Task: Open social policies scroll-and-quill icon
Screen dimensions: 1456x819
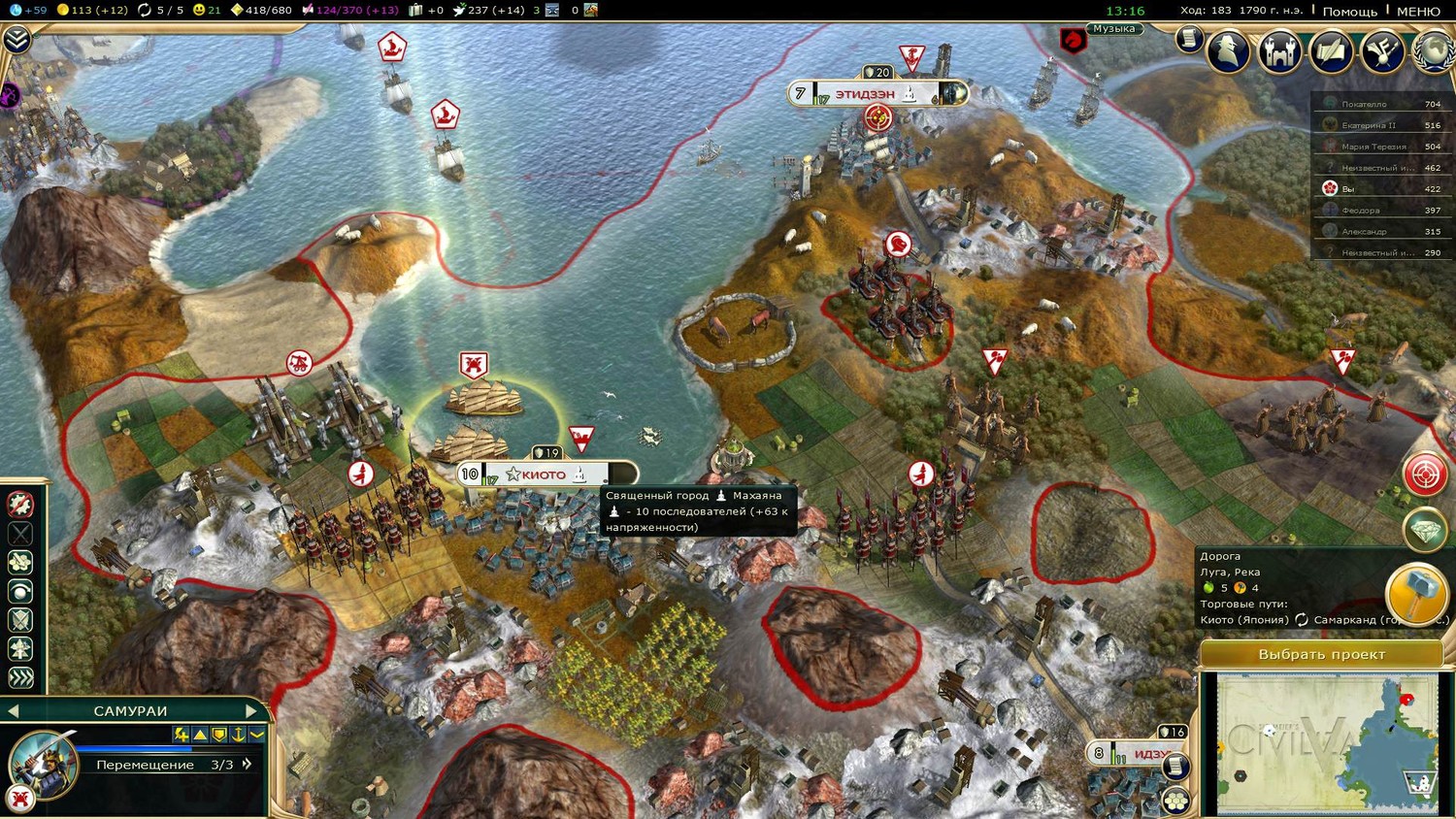Action: [x=1331, y=50]
